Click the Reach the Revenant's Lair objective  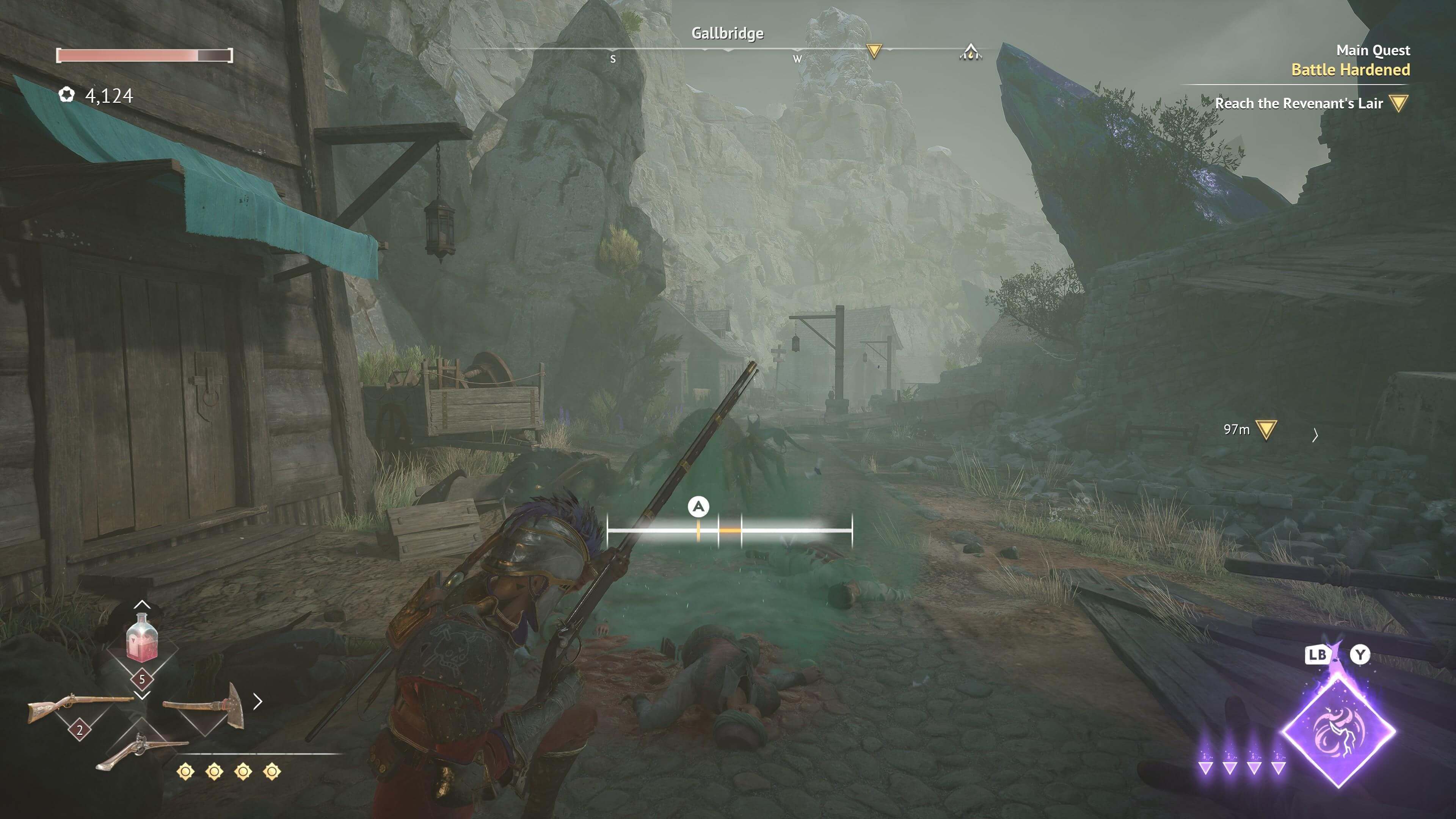tap(1298, 104)
